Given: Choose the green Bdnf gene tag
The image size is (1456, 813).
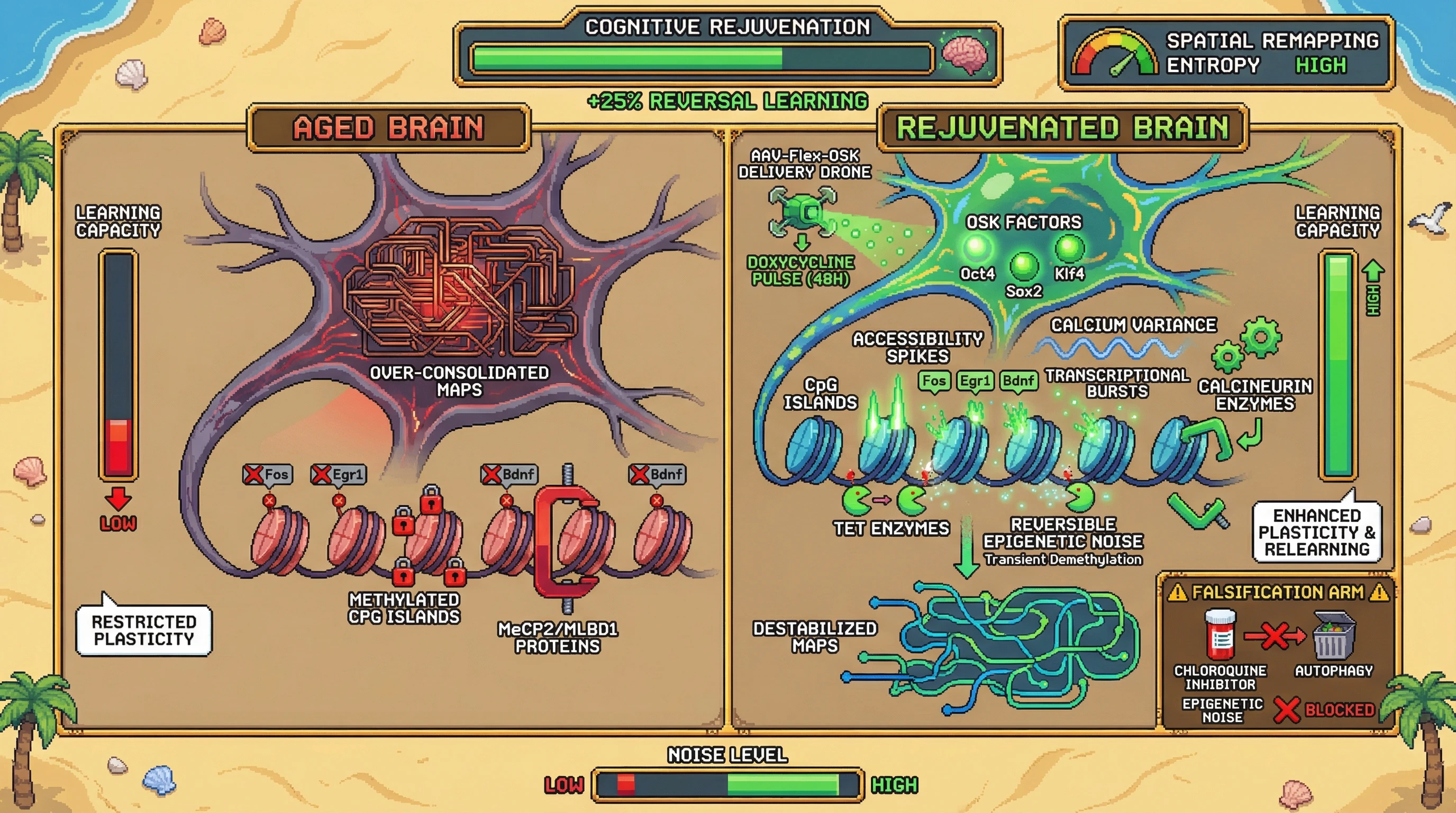Looking at the screenshot, I should 1018,381.
